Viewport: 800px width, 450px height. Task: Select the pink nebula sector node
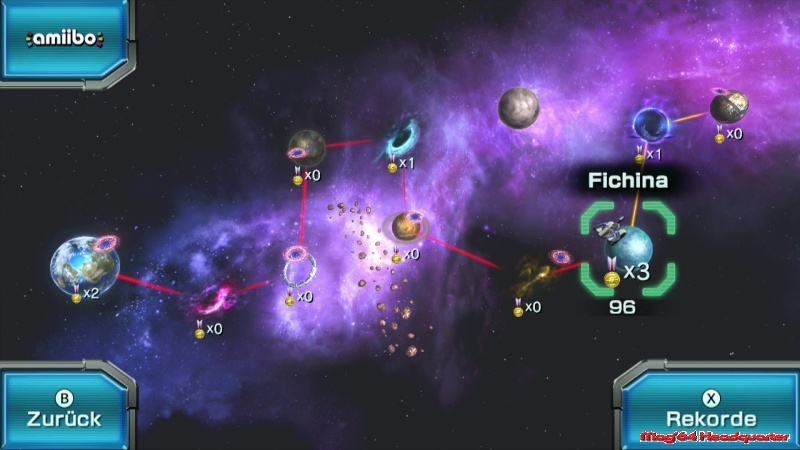[x=213, y=300]
